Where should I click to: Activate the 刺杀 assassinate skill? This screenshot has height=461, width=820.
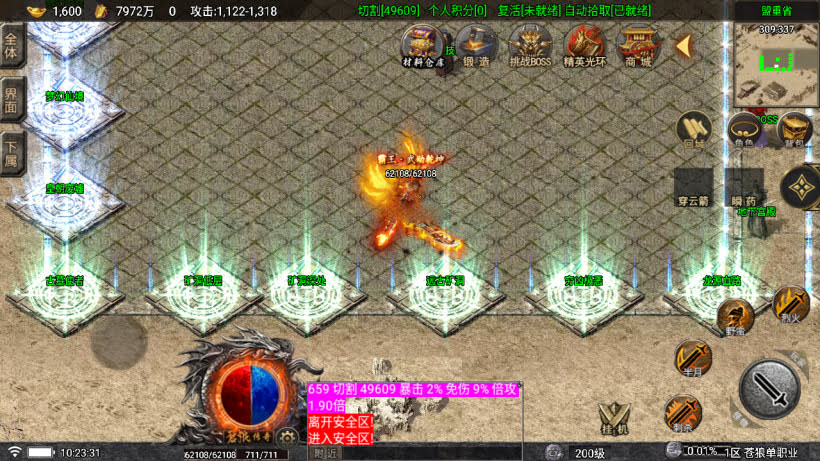click(683, 412)
